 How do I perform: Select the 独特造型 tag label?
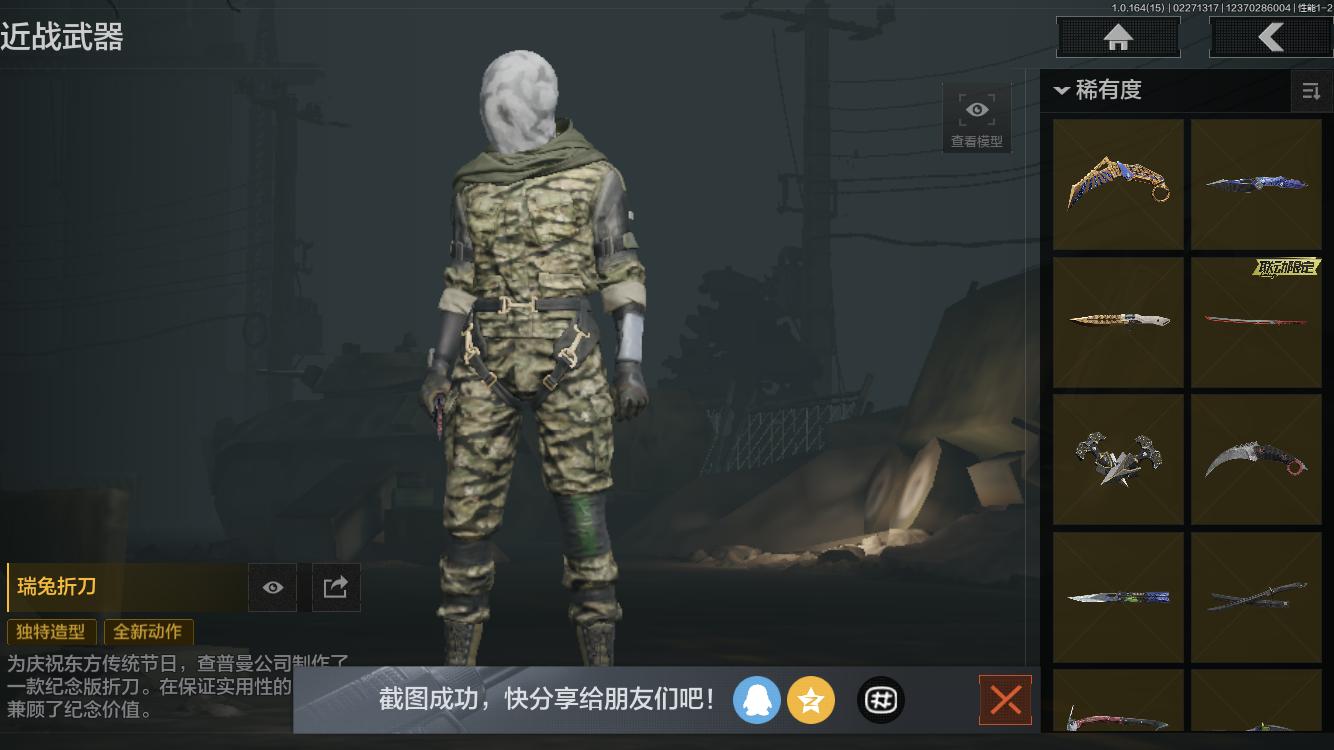[x=51, y=632]
